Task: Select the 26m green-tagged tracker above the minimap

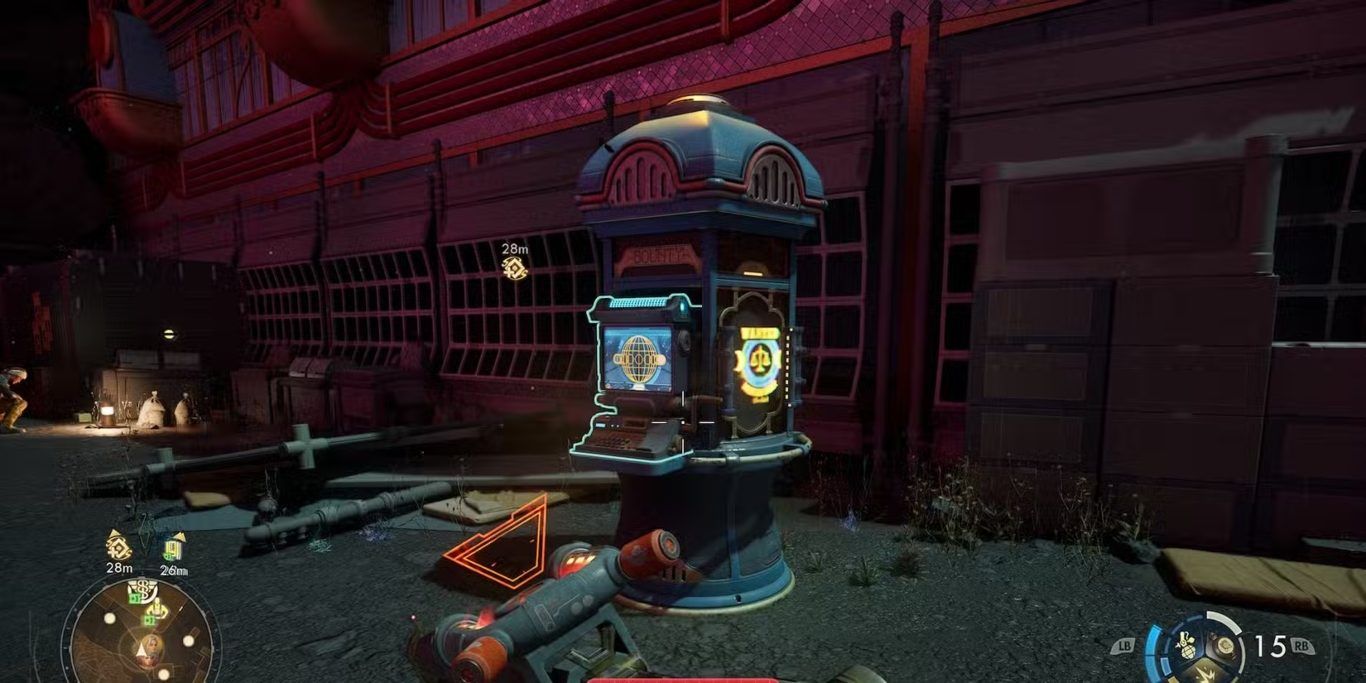Action: point(174,547)
